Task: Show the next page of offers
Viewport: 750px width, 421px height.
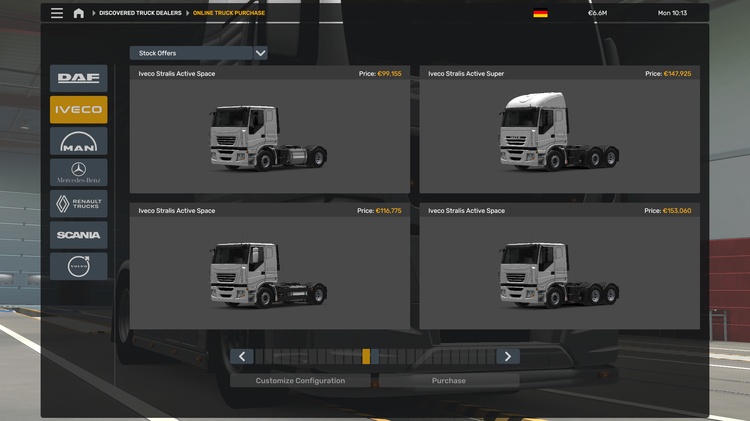Action: (x=508, y=356)
